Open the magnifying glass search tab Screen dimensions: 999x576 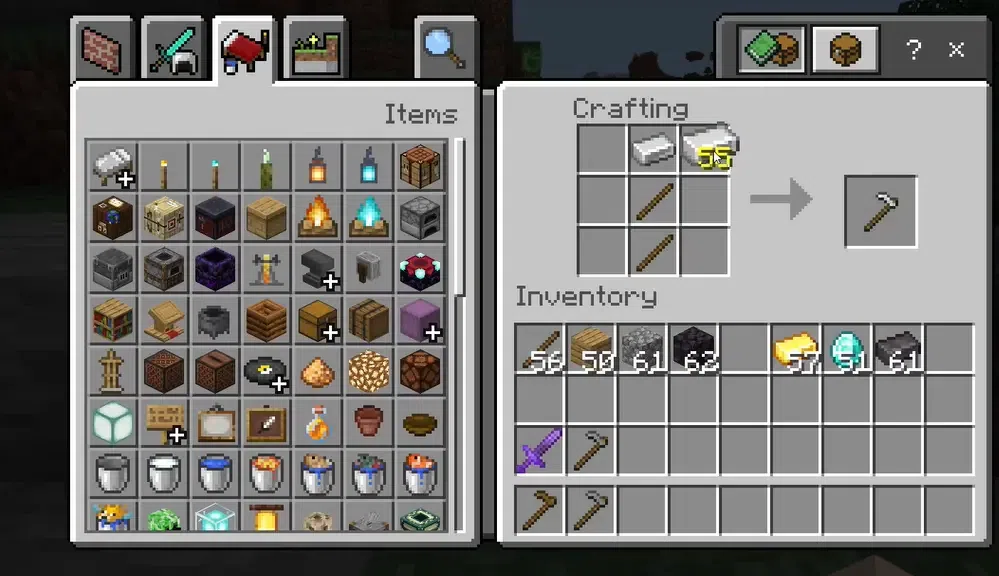(444, 48)
